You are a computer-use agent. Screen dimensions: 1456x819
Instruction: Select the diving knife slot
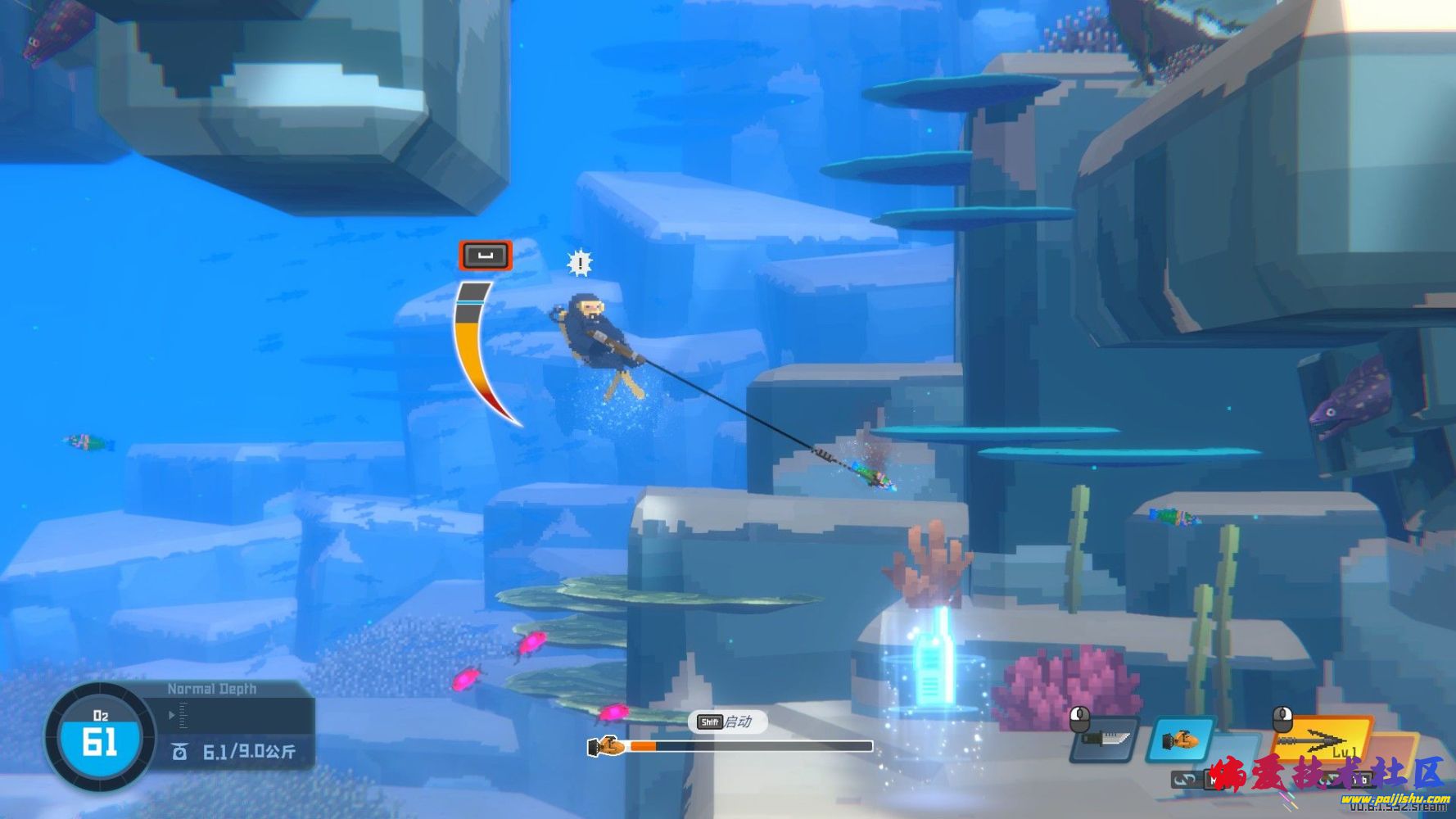click(1106, 740)
